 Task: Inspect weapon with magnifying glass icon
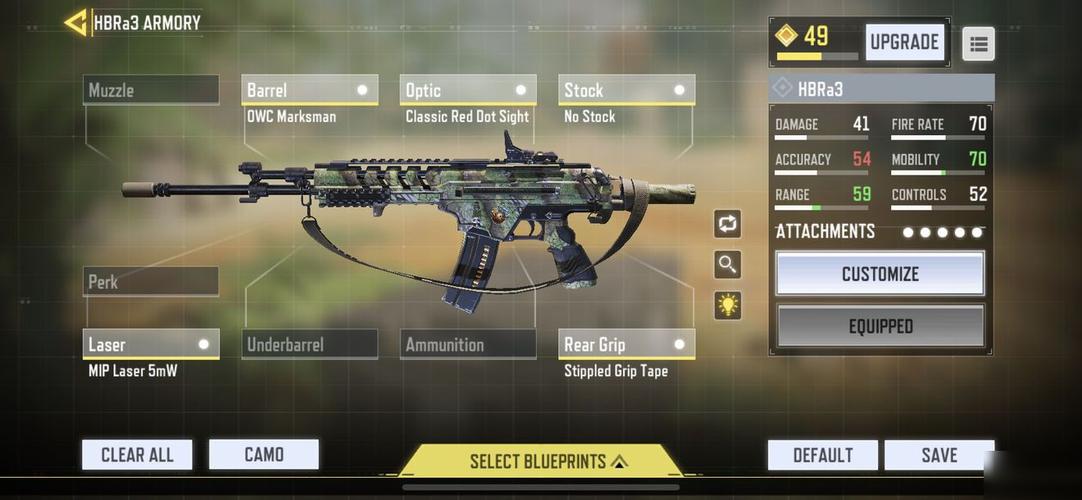tap(728, 264)
